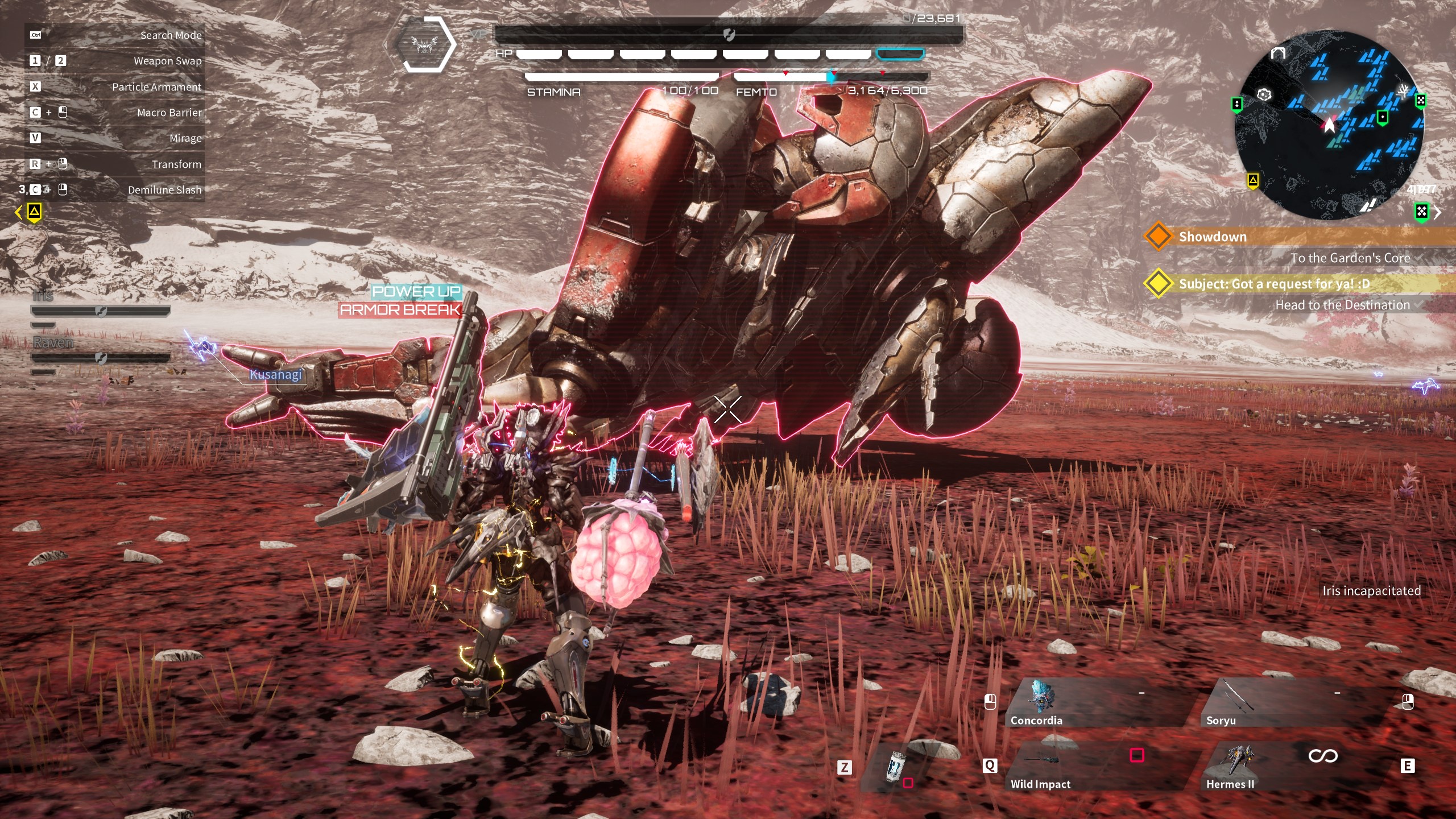This screenshot has width=1456, height=819.
Task: Click the boss emblem hexagon icon
Action: (x=425, y=44)
